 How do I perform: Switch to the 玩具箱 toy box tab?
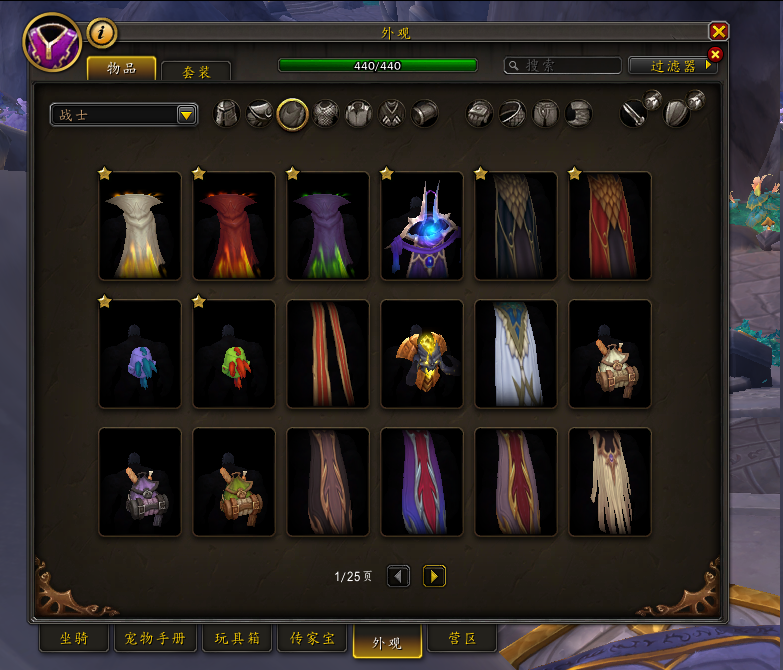click(x=237, y=638)
